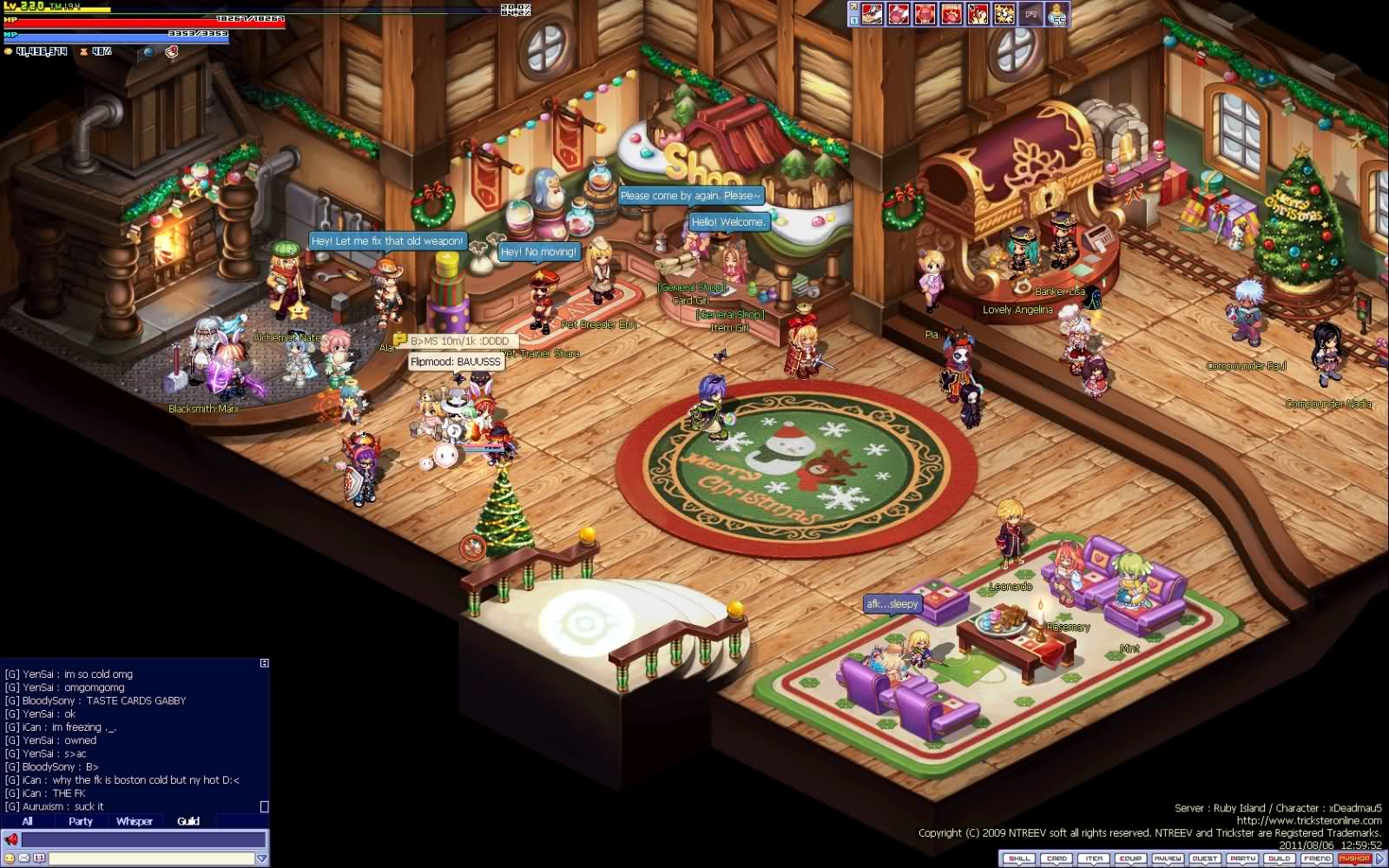Show the Friend list
1389x868 pixels.
tap(1316, 858)
